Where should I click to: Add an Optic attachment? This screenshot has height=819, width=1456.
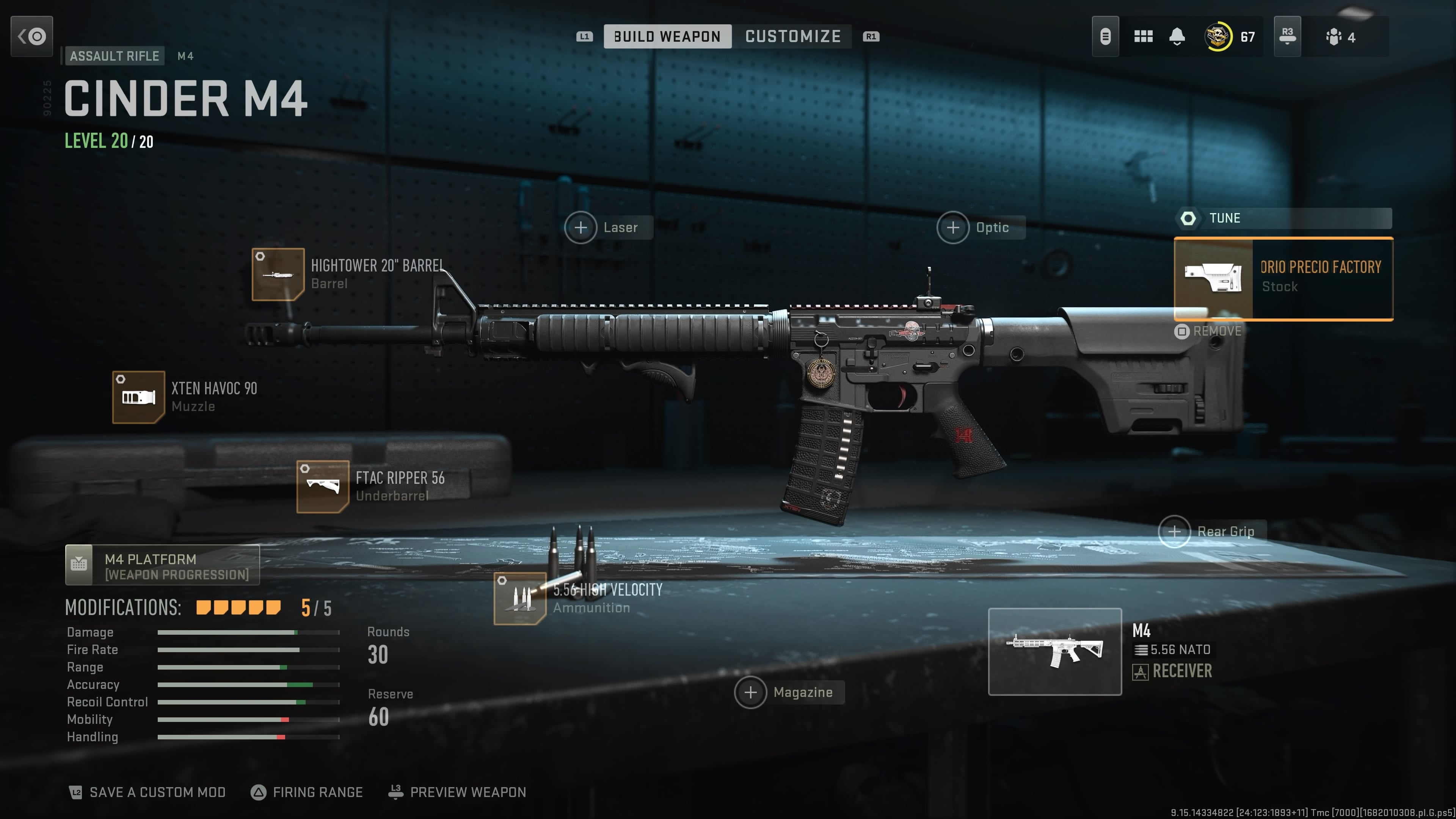pyautogui.click(x=954, y=228)
